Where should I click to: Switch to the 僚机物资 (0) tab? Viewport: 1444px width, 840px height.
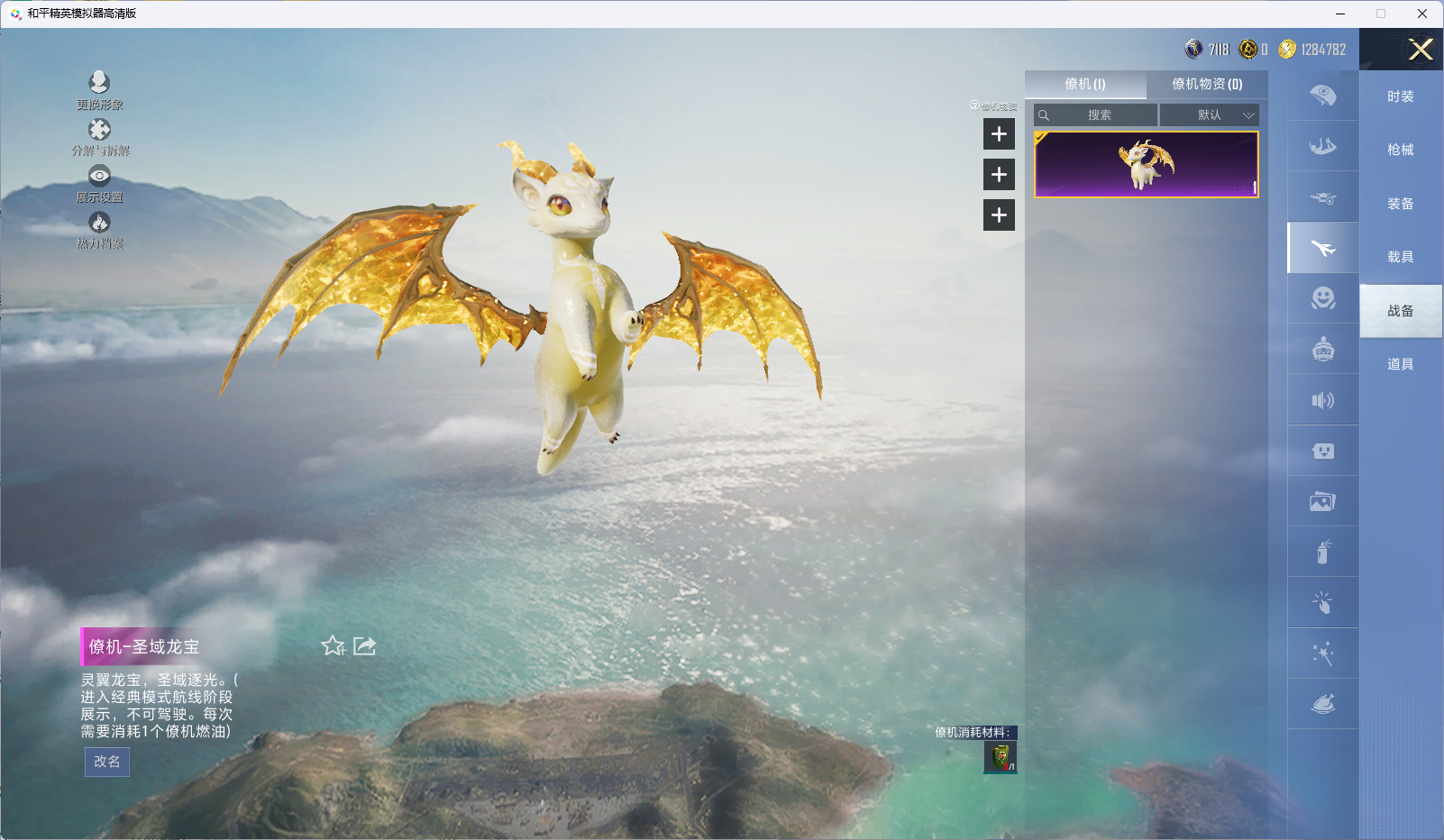pos(1206,84)
